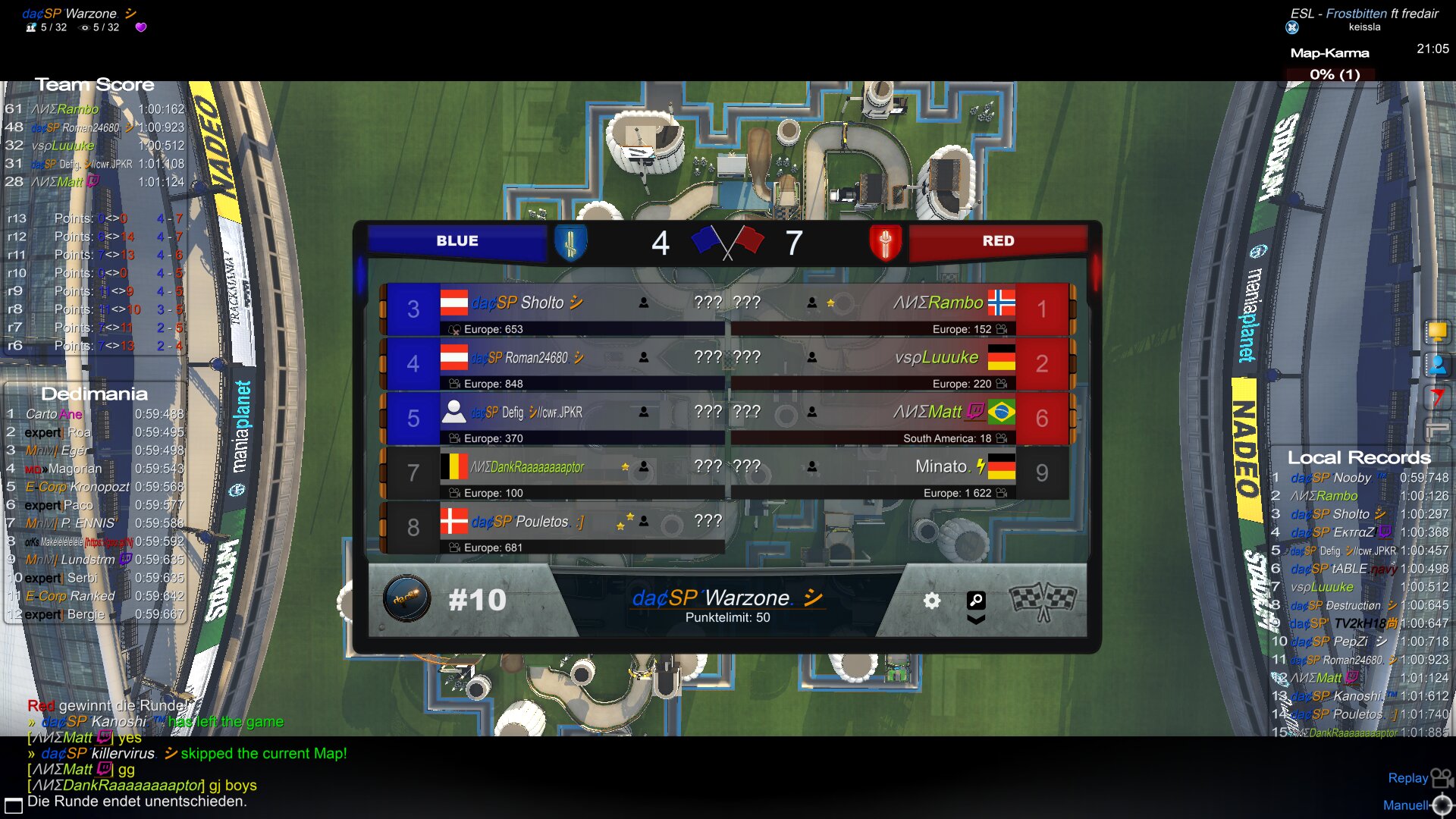
Task: Click the red arrow icon on right edge
Action: (1437, 397)
